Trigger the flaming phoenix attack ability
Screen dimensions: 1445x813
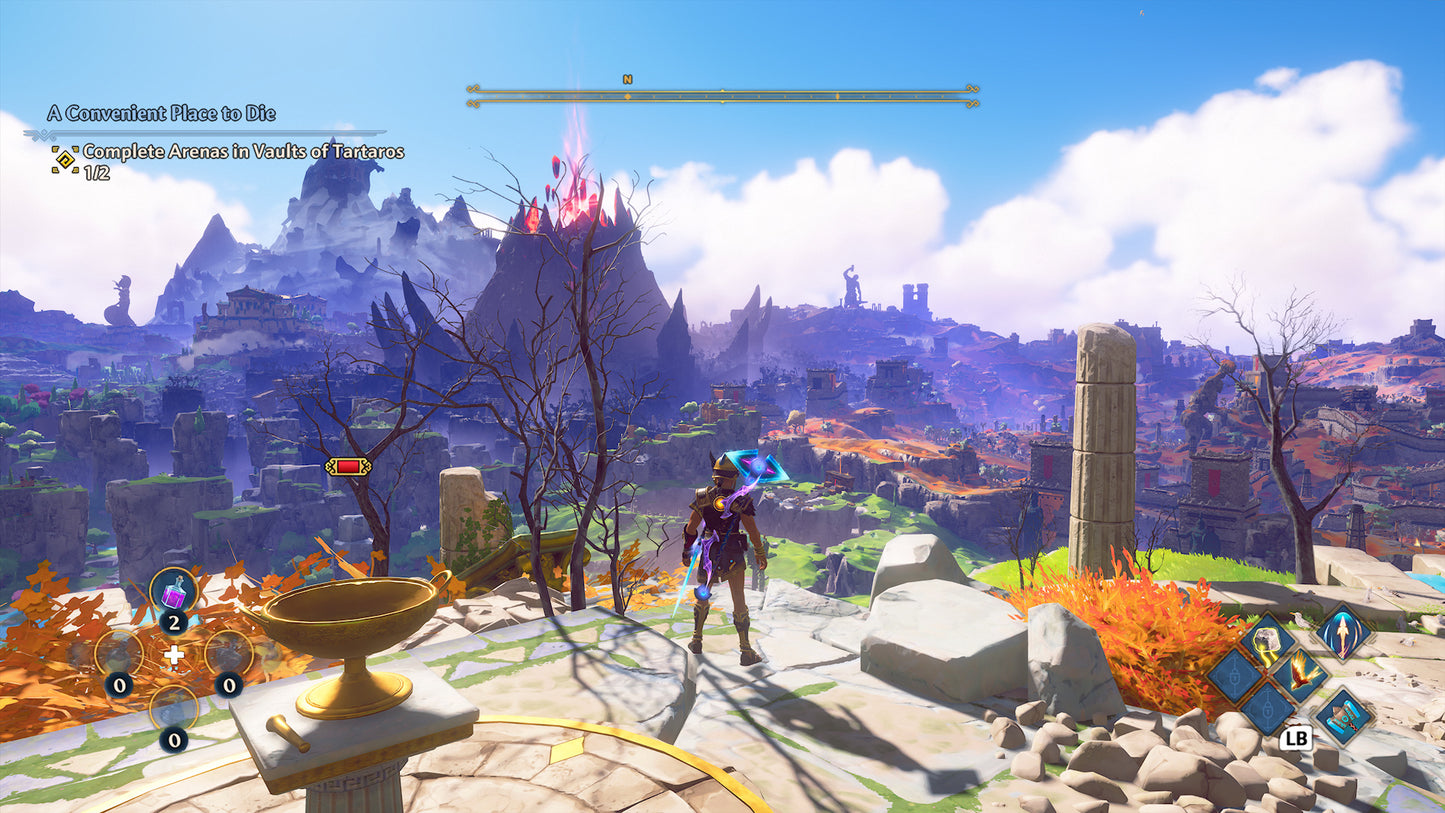(x=1300, y=674)
